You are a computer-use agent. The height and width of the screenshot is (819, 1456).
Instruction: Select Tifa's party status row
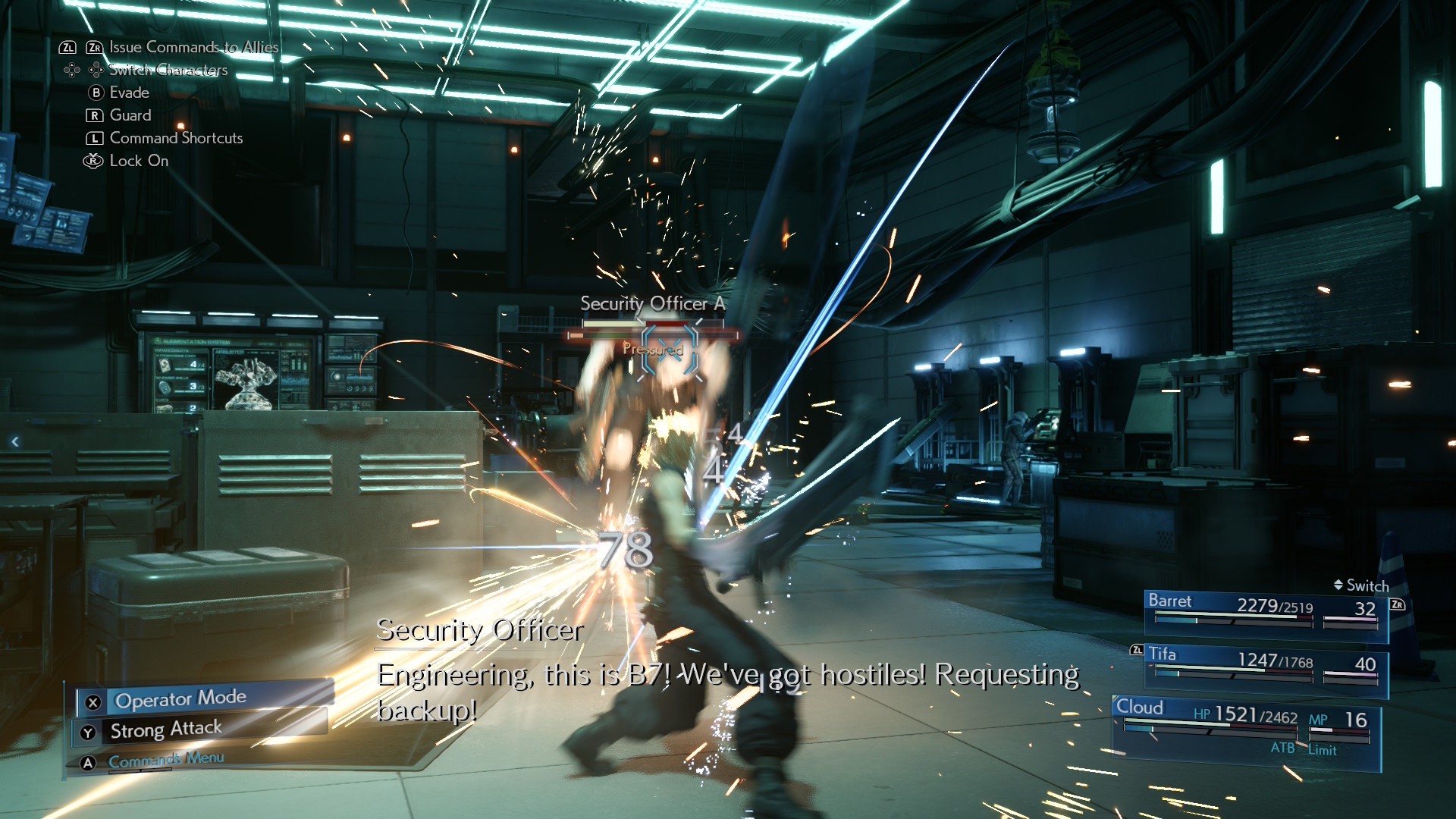[x=1265, y=665]
